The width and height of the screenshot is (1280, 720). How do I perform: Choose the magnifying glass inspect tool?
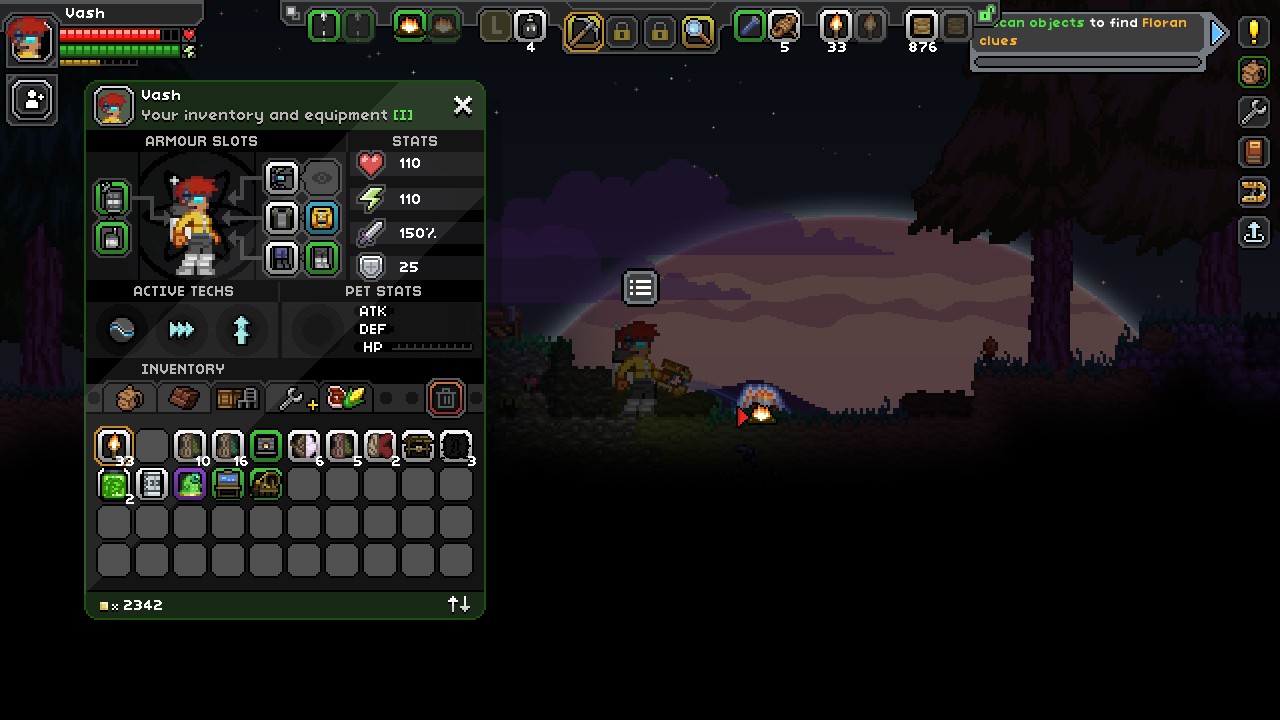pos(697,31)
